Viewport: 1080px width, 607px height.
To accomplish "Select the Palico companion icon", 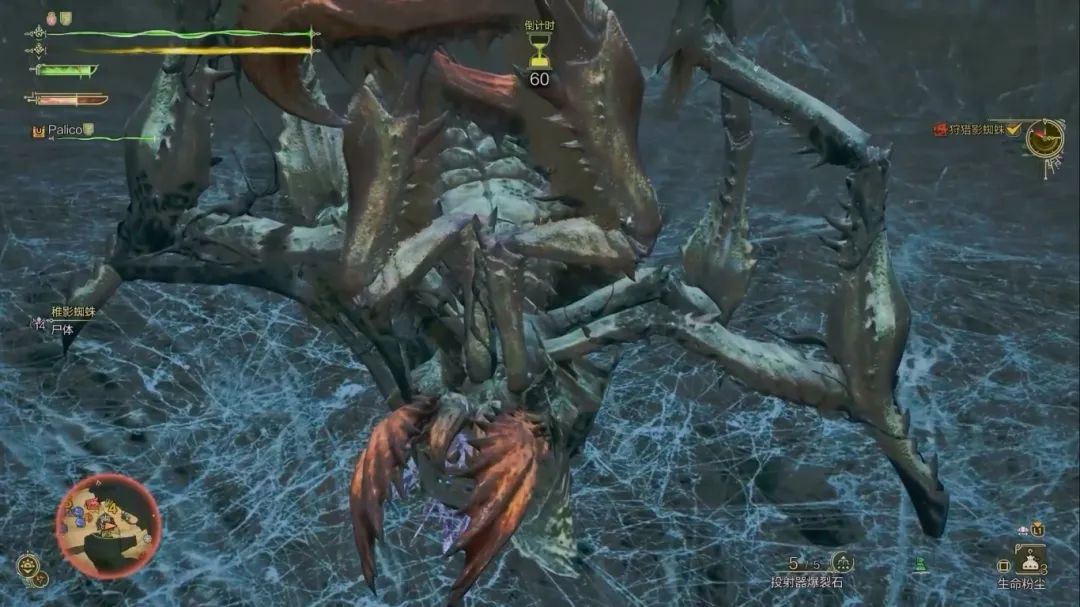I will point(39,130).
